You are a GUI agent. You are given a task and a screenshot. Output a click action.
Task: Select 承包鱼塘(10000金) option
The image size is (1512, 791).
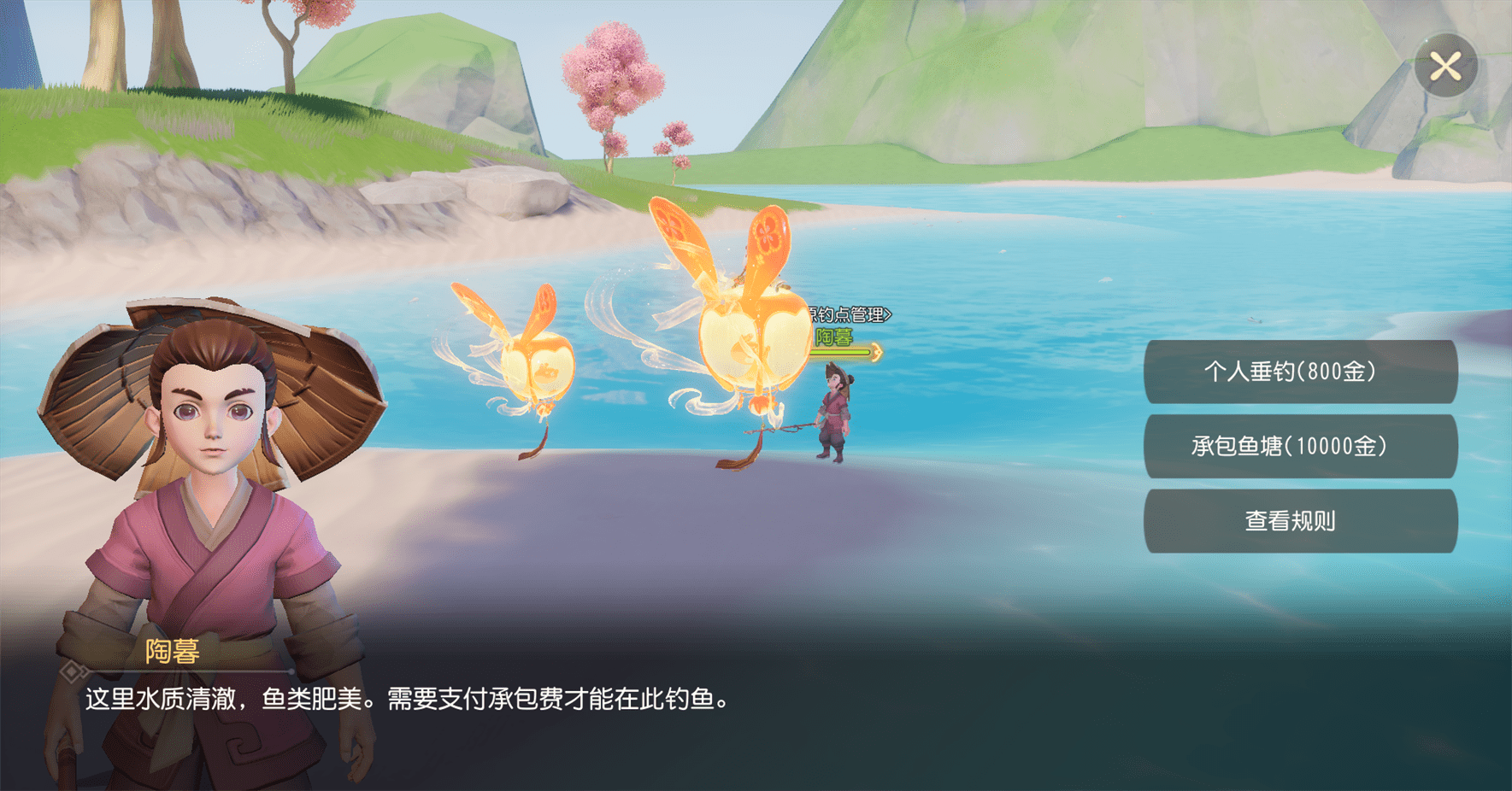(1299, 446)
